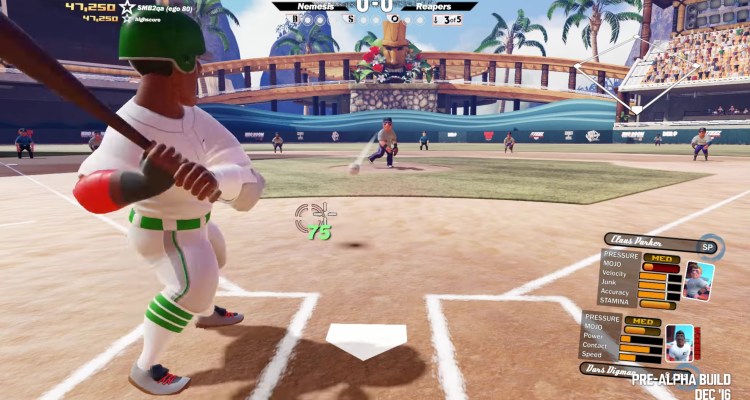
Task: Select the Nemesis team name on scoreboard
Action: [318, 6]
